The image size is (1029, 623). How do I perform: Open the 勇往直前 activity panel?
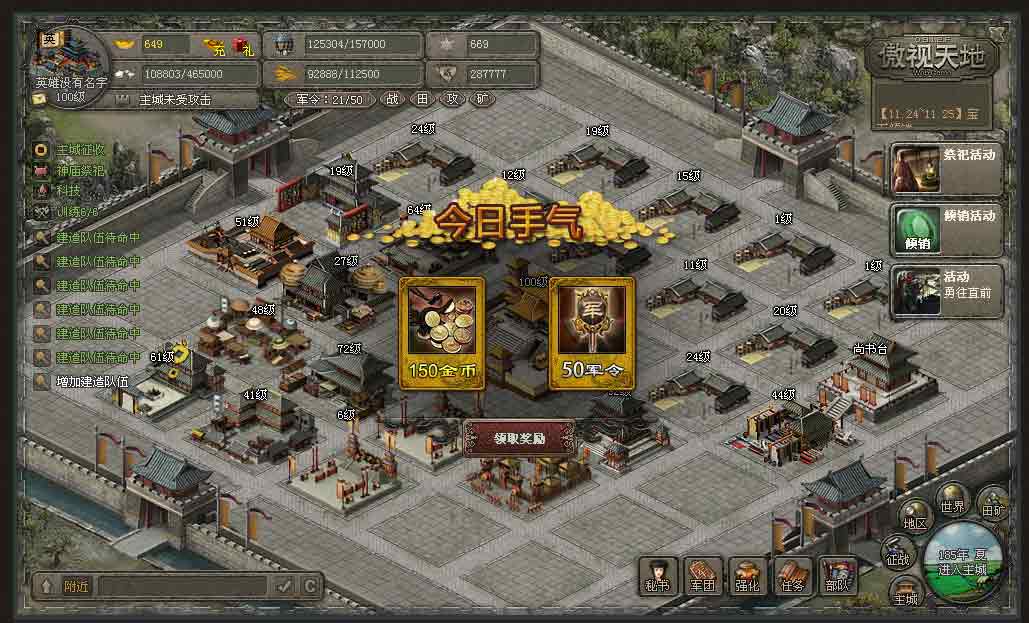[x=946, y=290]
